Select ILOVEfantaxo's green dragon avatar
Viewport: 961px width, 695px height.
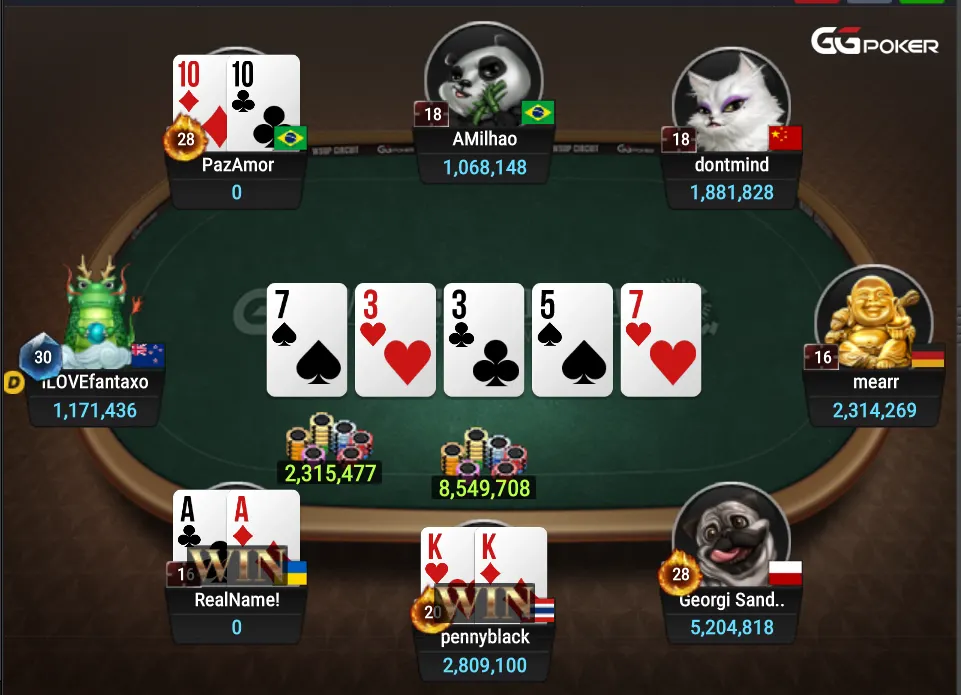tap(98, 310)
